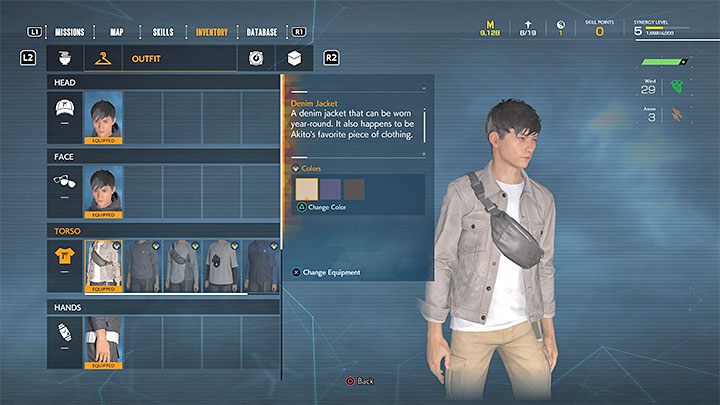Open the camera lens inventory category

point(256,59)
